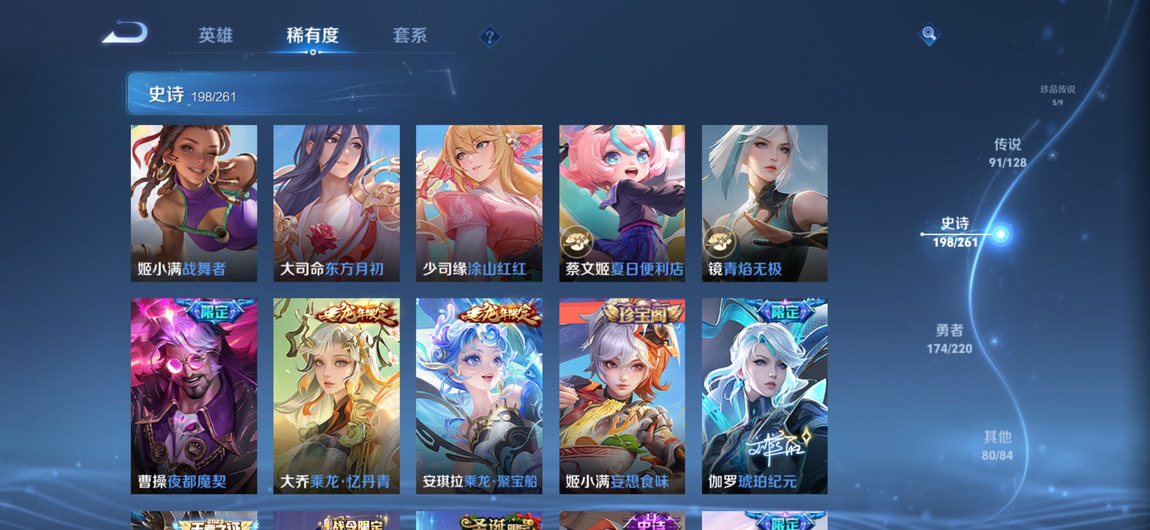The image size is (1150, 530).
Task: Switch to the 英雄 tab
Action: pyautogui.click(x=215, y=36)
